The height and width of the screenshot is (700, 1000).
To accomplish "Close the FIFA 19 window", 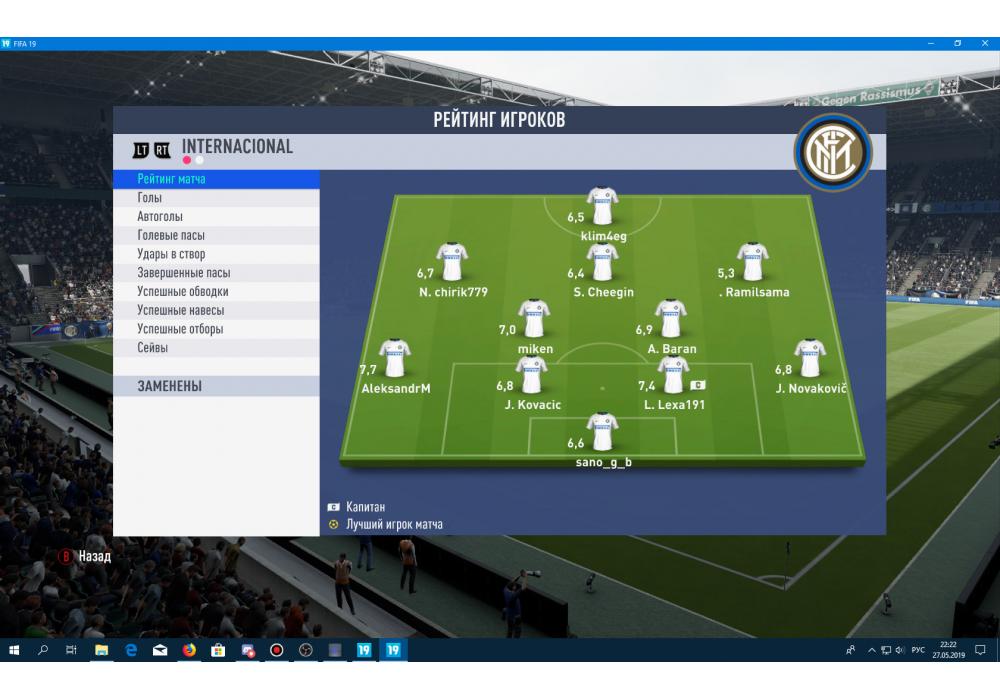I will (985, 44).
